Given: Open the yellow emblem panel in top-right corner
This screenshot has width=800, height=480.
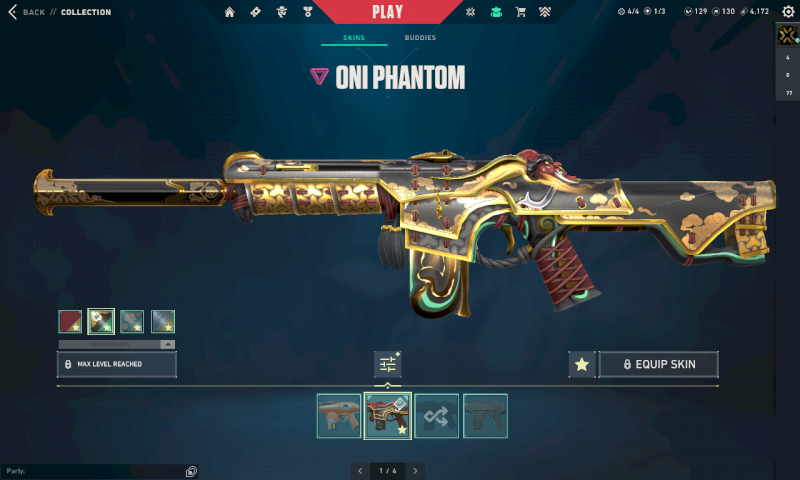Looking at the screenshot, I should point(788,36).
